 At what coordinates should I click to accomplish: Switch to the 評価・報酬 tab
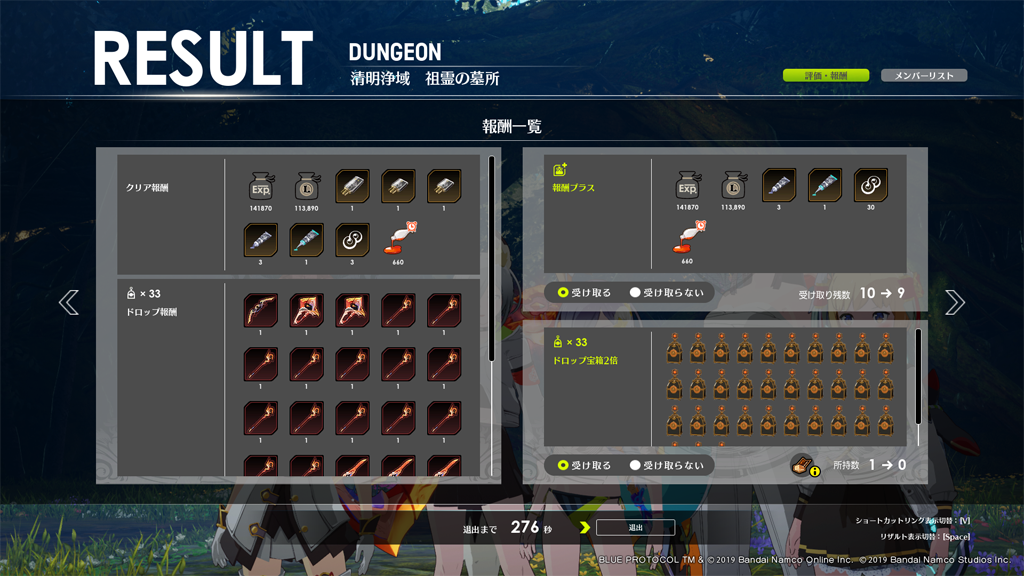(825, 76)
